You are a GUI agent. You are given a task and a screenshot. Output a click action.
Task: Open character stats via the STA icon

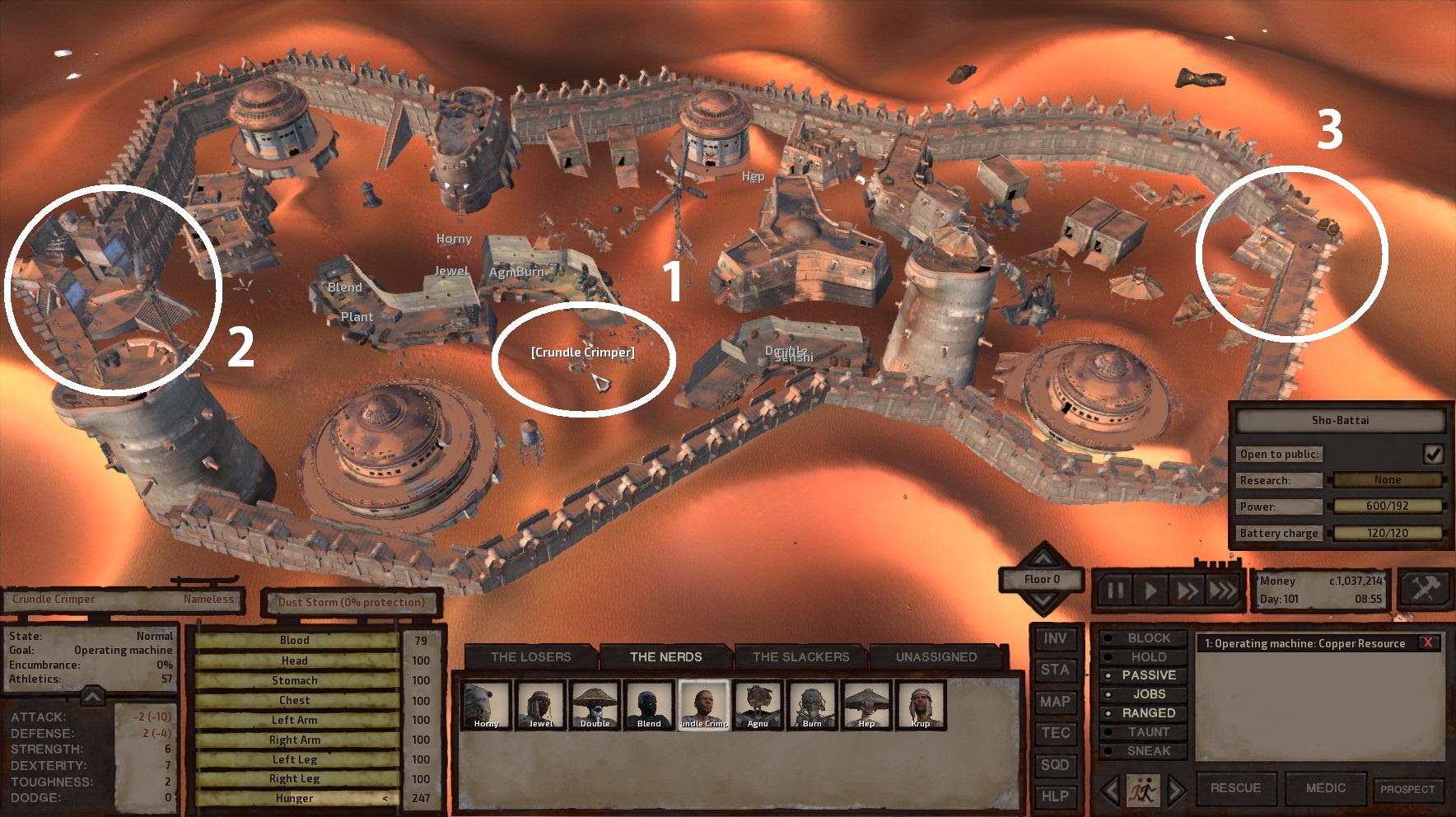[1055, 670]
